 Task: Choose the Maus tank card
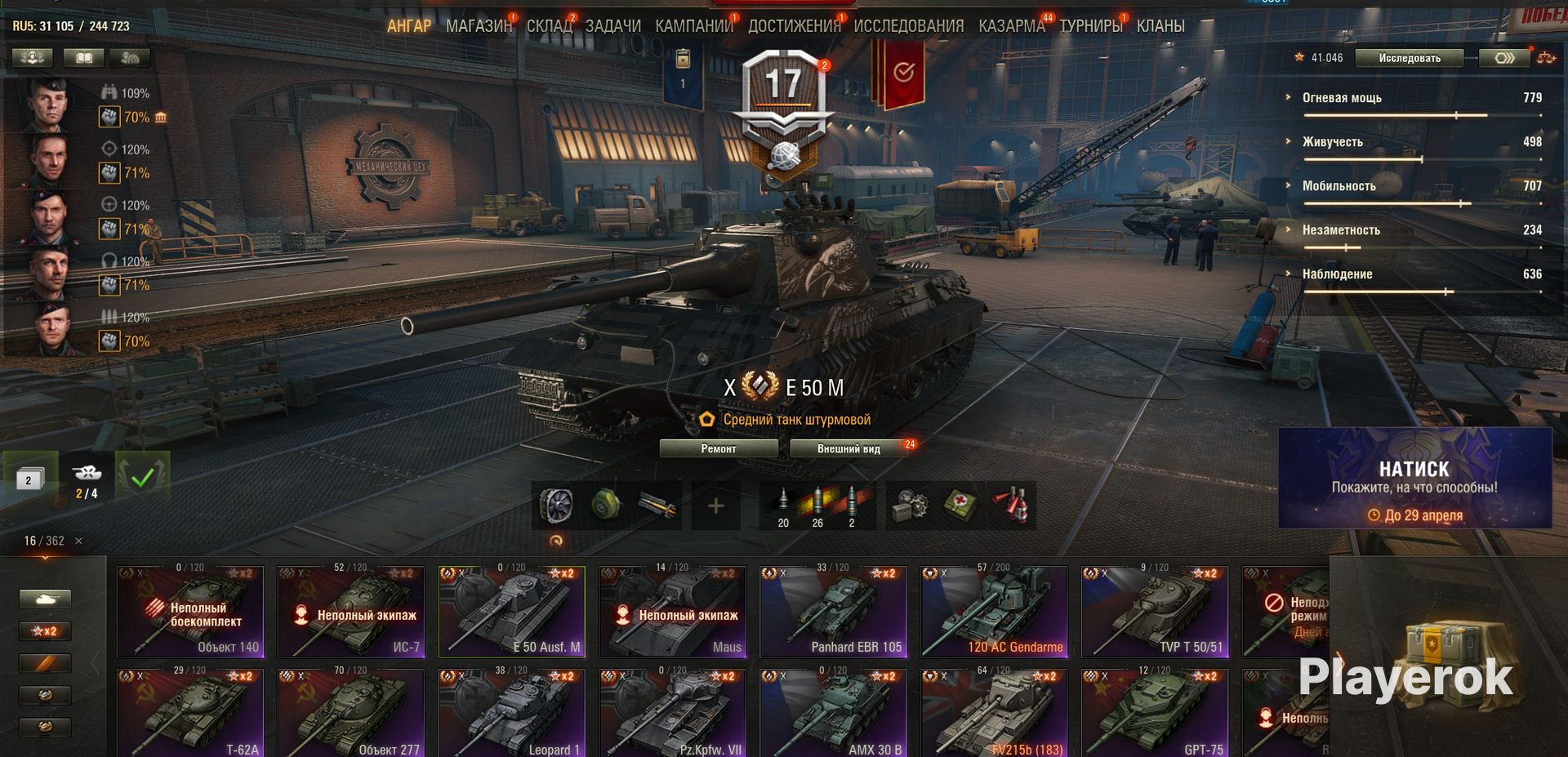671,612
